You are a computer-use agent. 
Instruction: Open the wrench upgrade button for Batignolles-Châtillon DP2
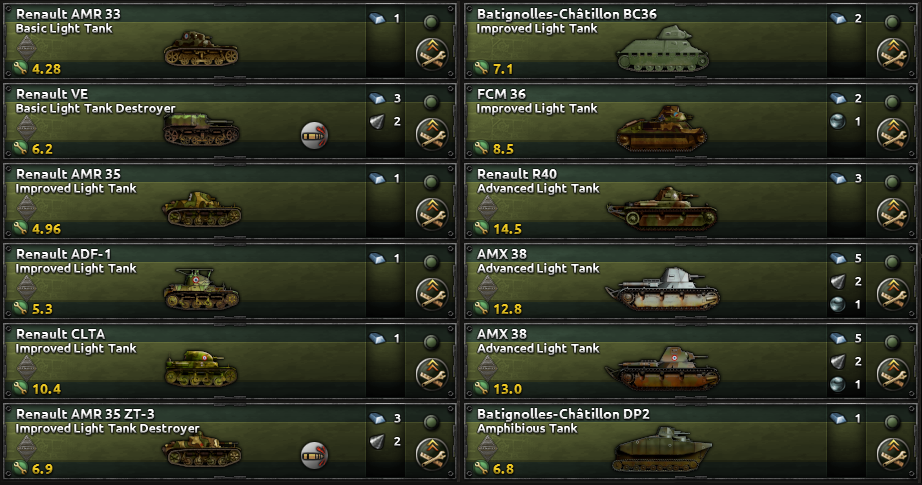click(892, 454)
